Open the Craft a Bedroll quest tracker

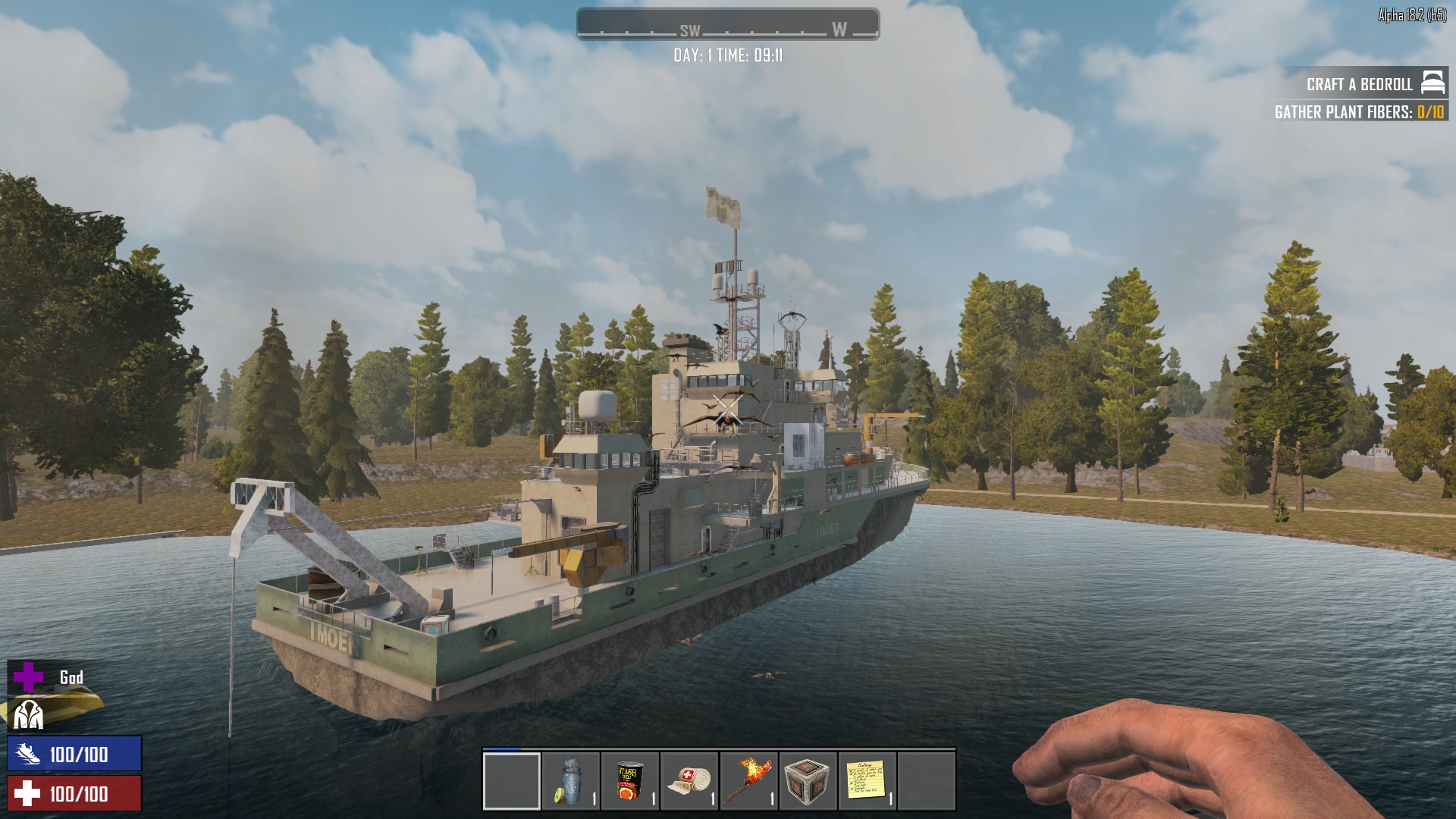point(1360,84)
